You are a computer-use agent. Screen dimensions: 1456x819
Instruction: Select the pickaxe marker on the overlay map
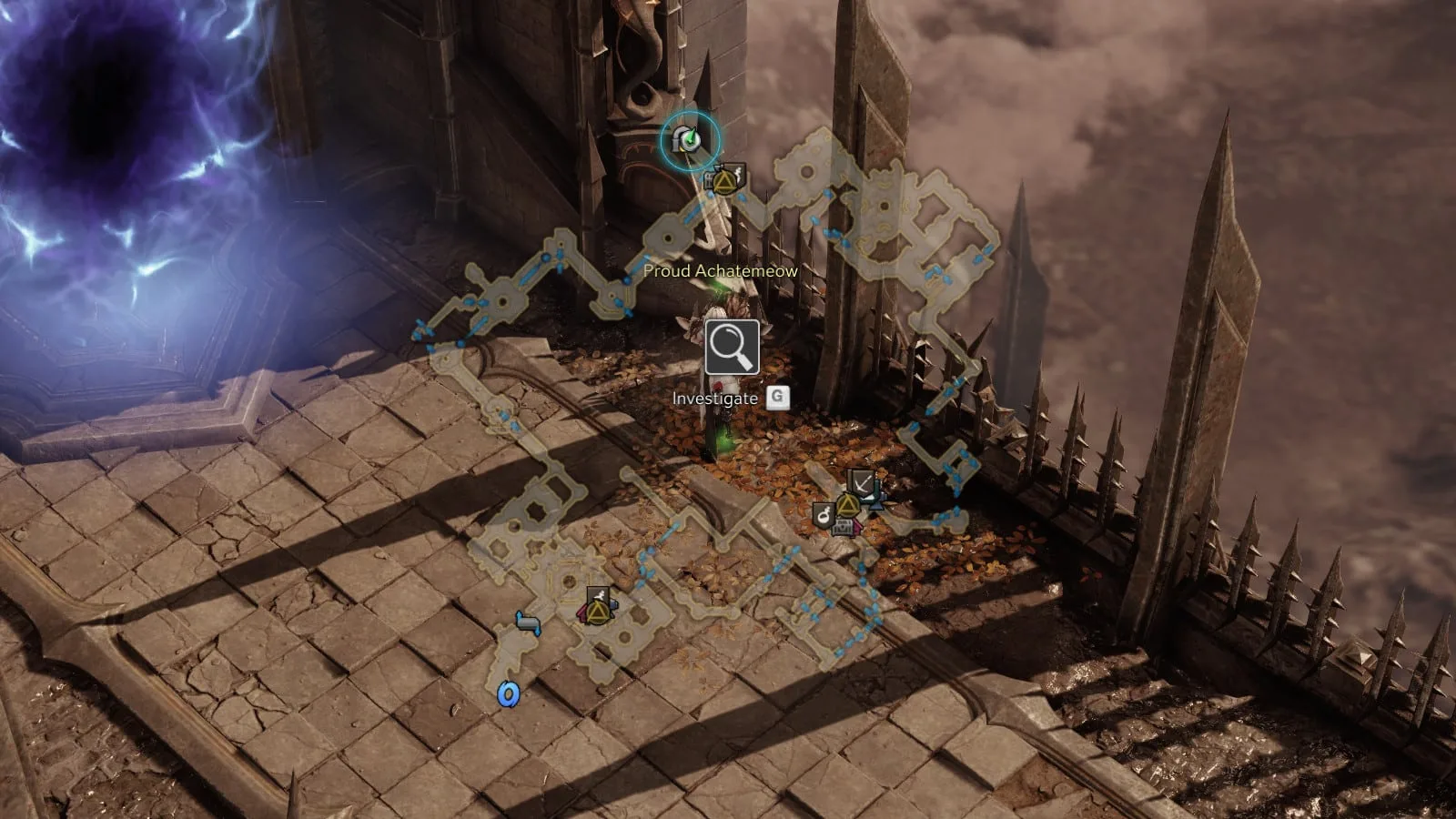click(x=860, y=482)
